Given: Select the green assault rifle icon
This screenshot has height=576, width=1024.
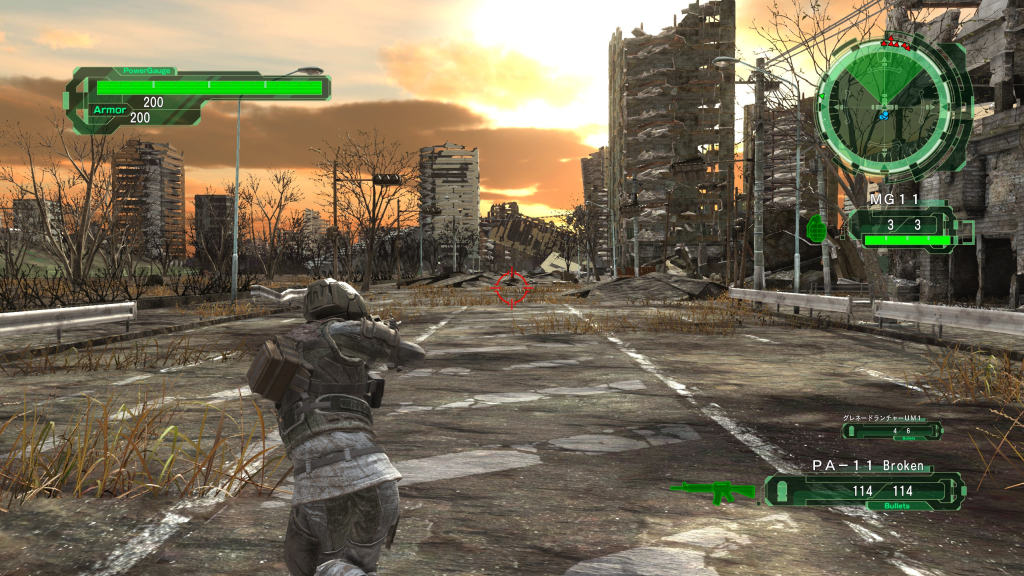Looking at the screenshot, I should click(712, 490).
